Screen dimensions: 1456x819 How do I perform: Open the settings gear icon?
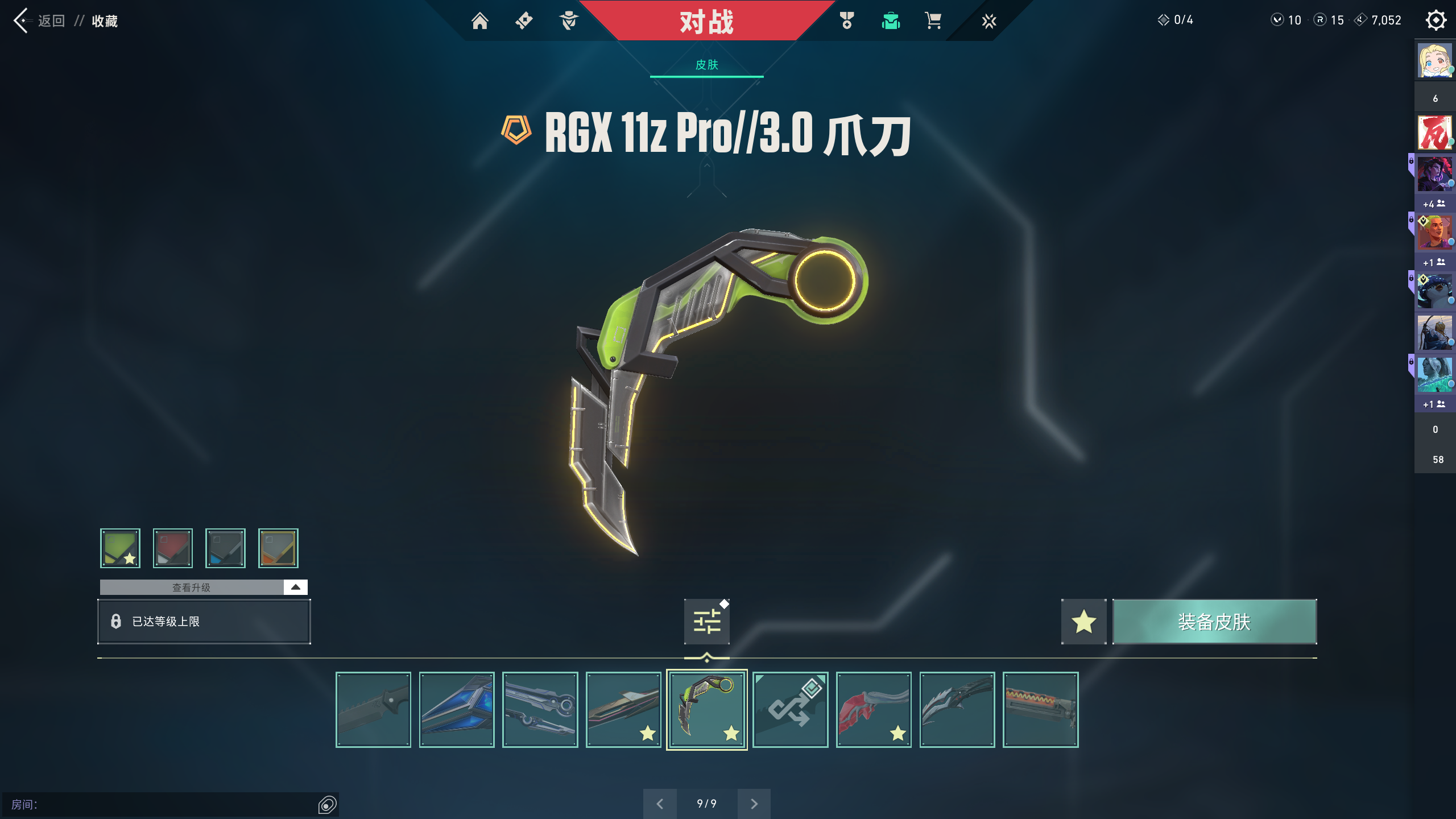(x=1436, y=20)
